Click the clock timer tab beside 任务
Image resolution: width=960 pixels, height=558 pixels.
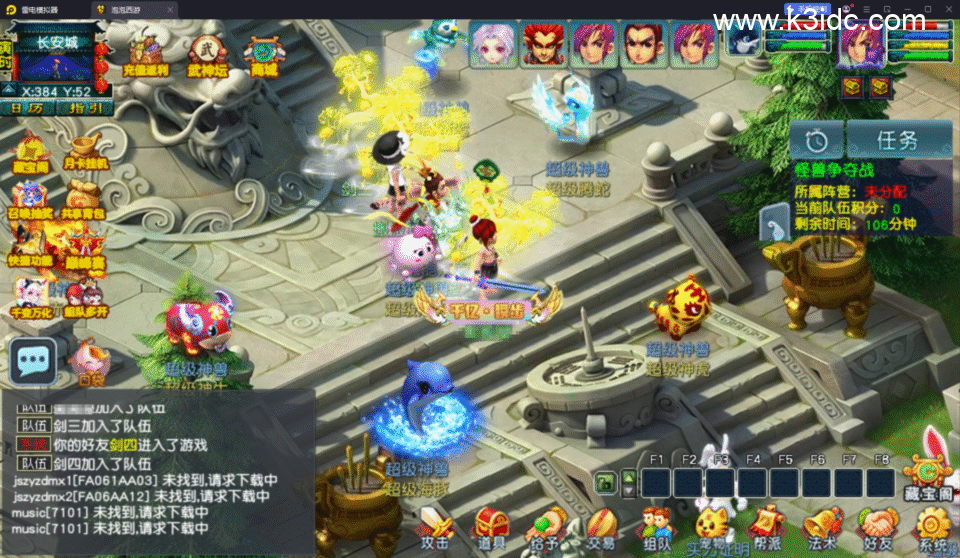point(817,140)
